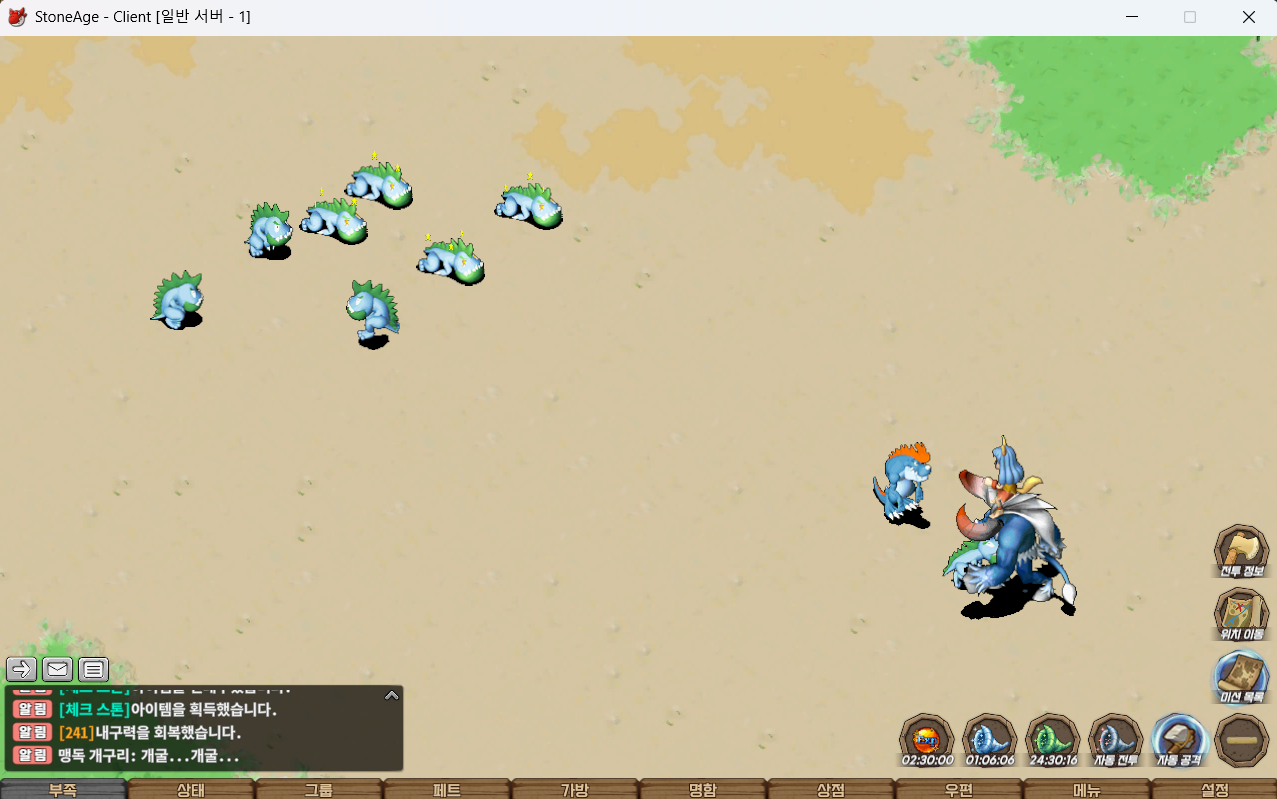The width and height of the screenshot is (1277, 799).
Task: Open the 상점 (shop) menu
Action: 831,789
